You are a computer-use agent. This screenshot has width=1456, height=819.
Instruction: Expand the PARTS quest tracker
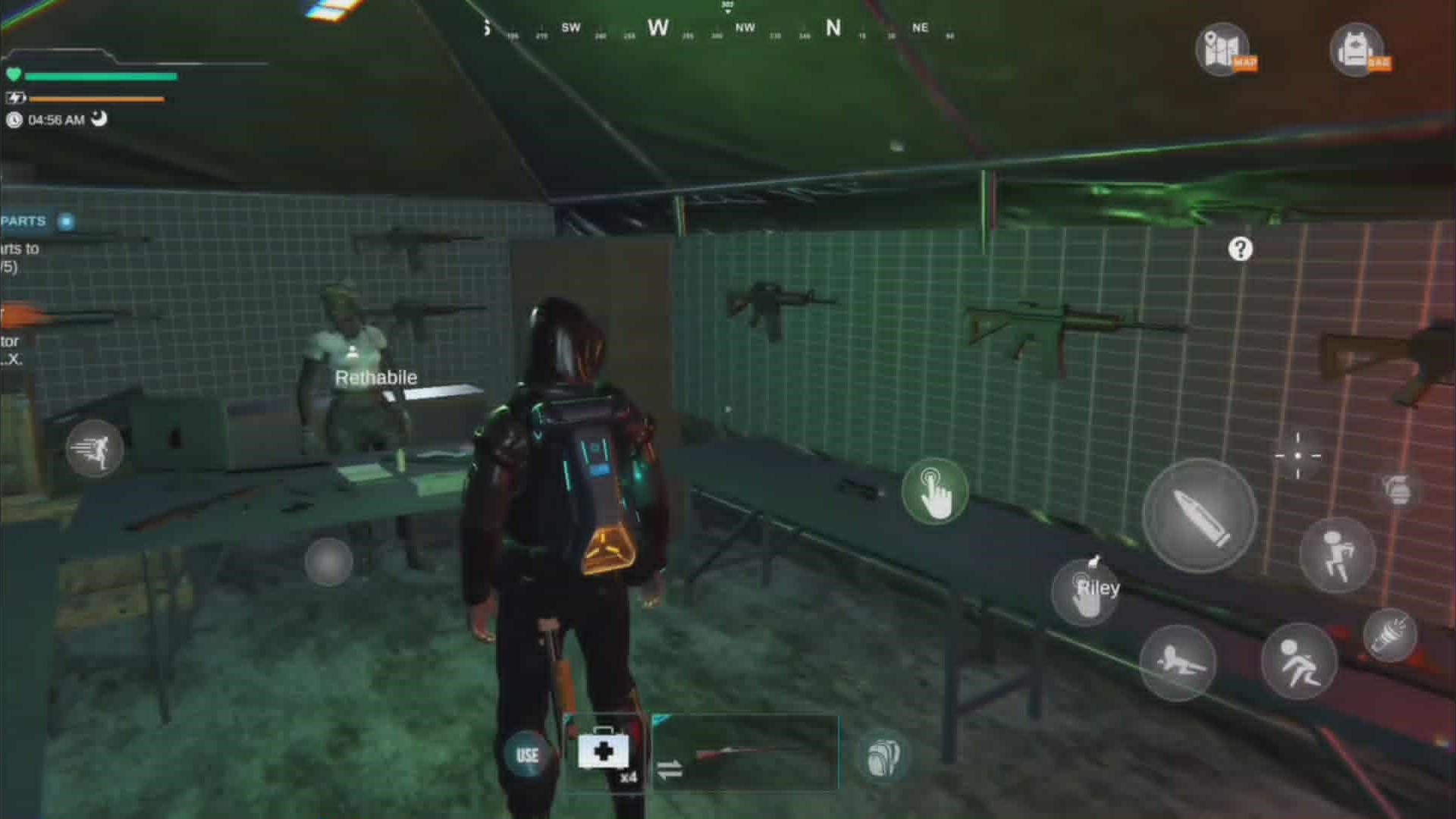click(x=66, y=221)
